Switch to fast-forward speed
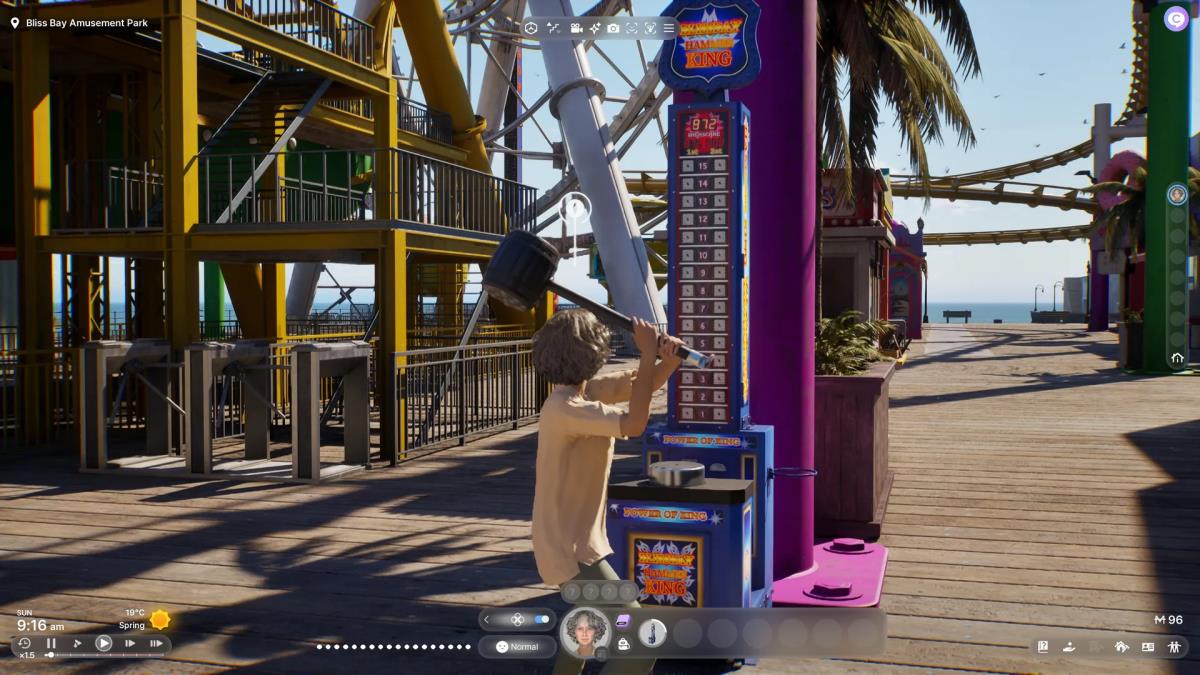Screen dimensions: 1200x675 (130, 644)
